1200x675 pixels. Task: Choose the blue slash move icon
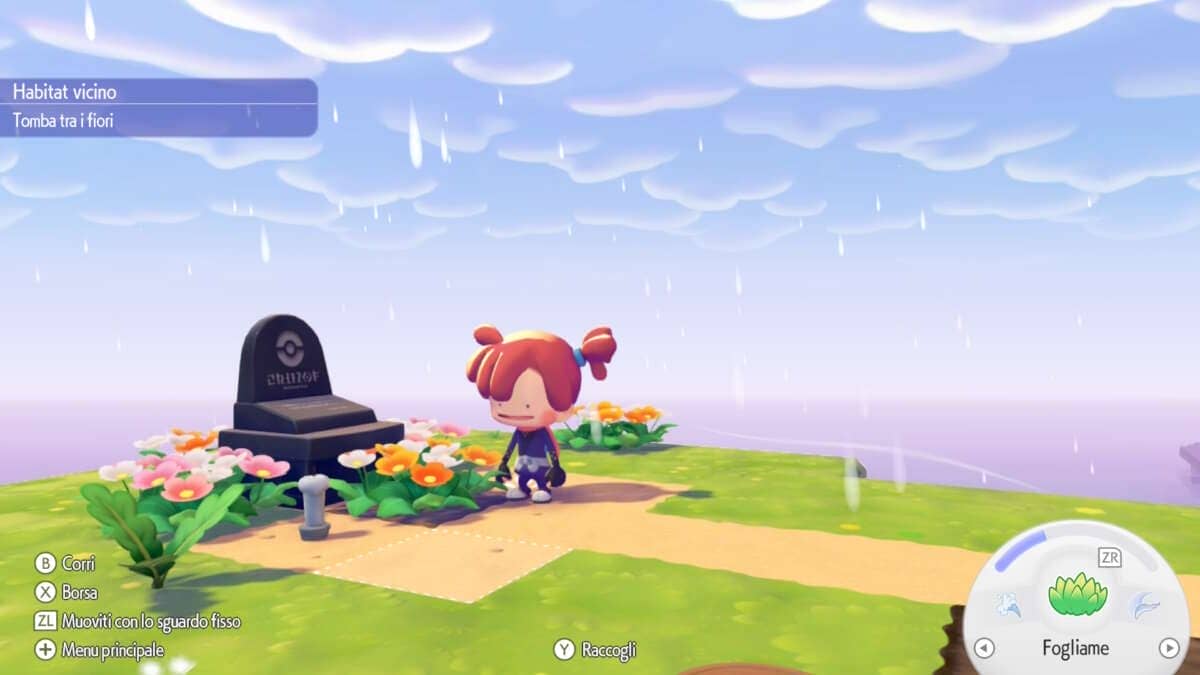pyautogui.click(x=1142, y=606)
